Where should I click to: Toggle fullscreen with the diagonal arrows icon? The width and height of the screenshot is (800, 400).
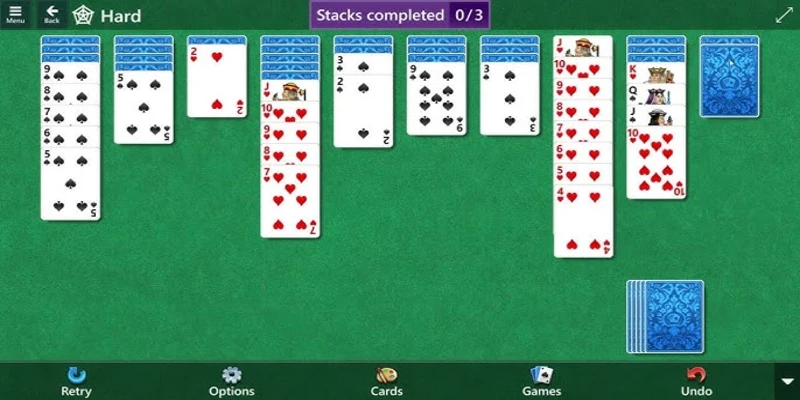[783, 15]
